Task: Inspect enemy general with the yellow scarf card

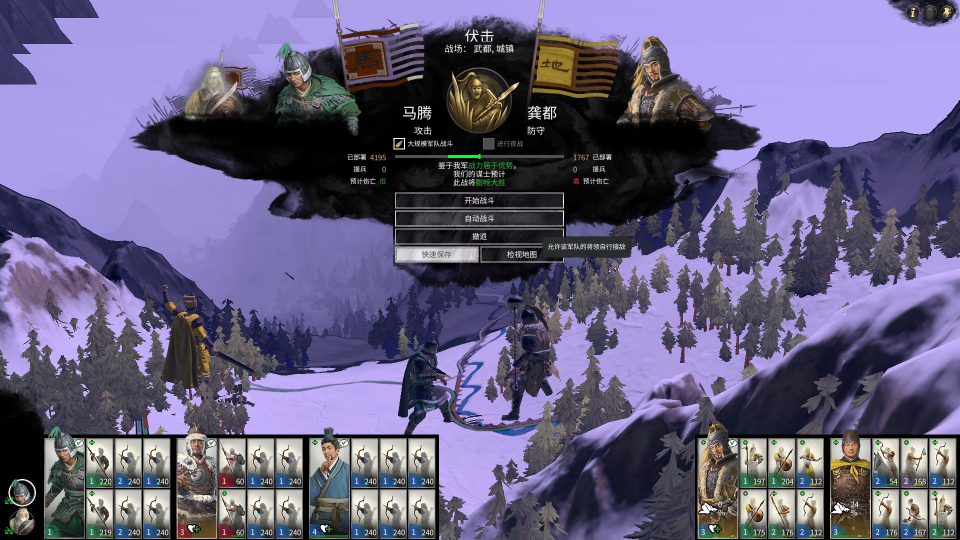Action: (850, 487)
